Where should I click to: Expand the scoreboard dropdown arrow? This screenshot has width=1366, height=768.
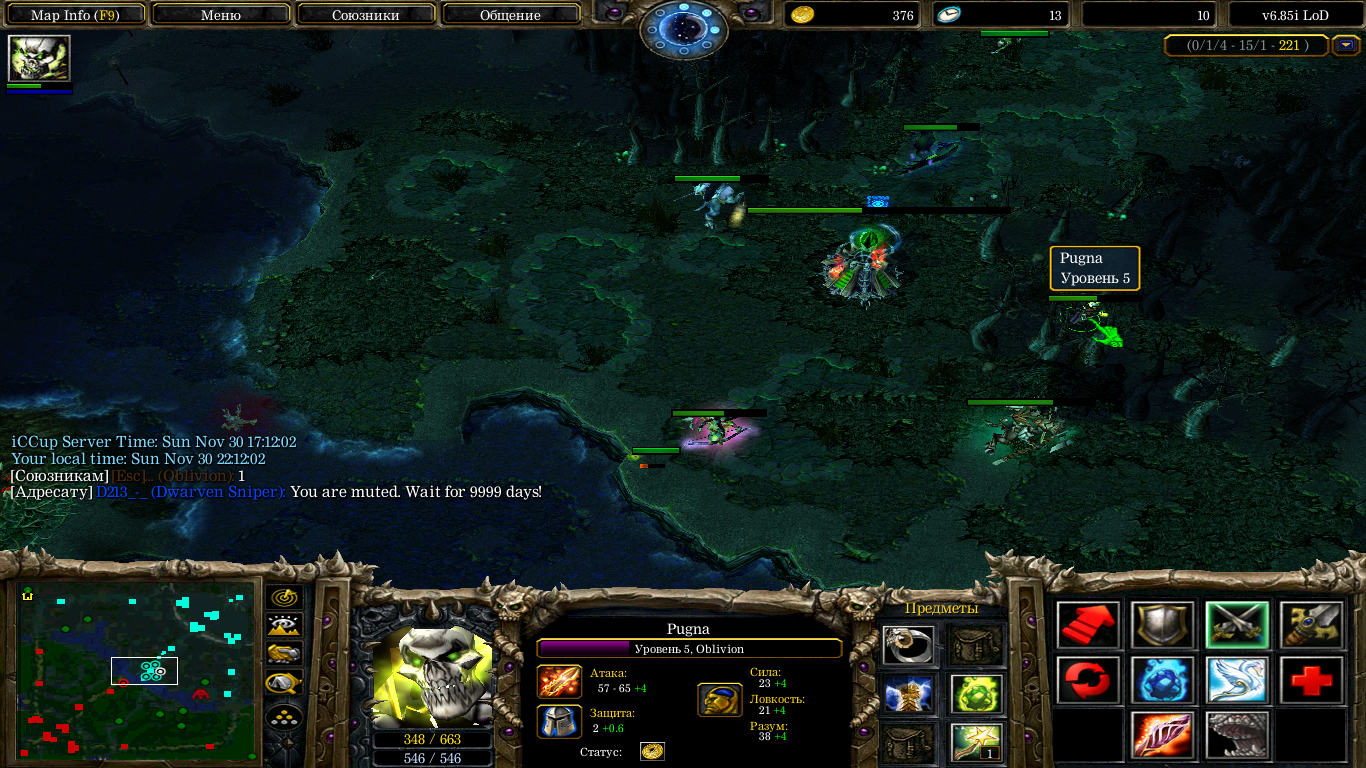[1345, 45]
